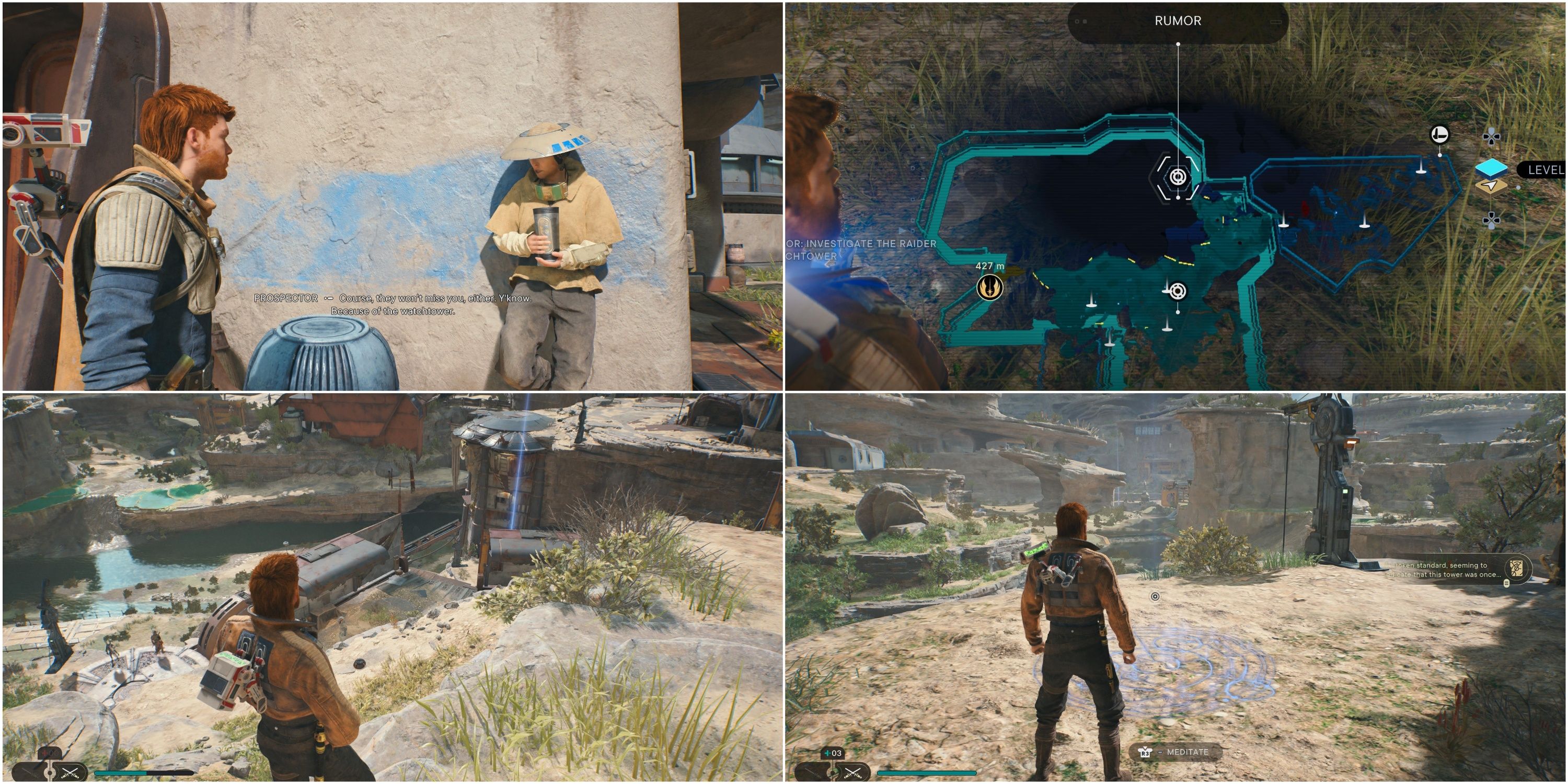Viewport: 1568px width, 784px height.
Task: Expand the LEVEL label flyout
Action: pos(1546,170)
